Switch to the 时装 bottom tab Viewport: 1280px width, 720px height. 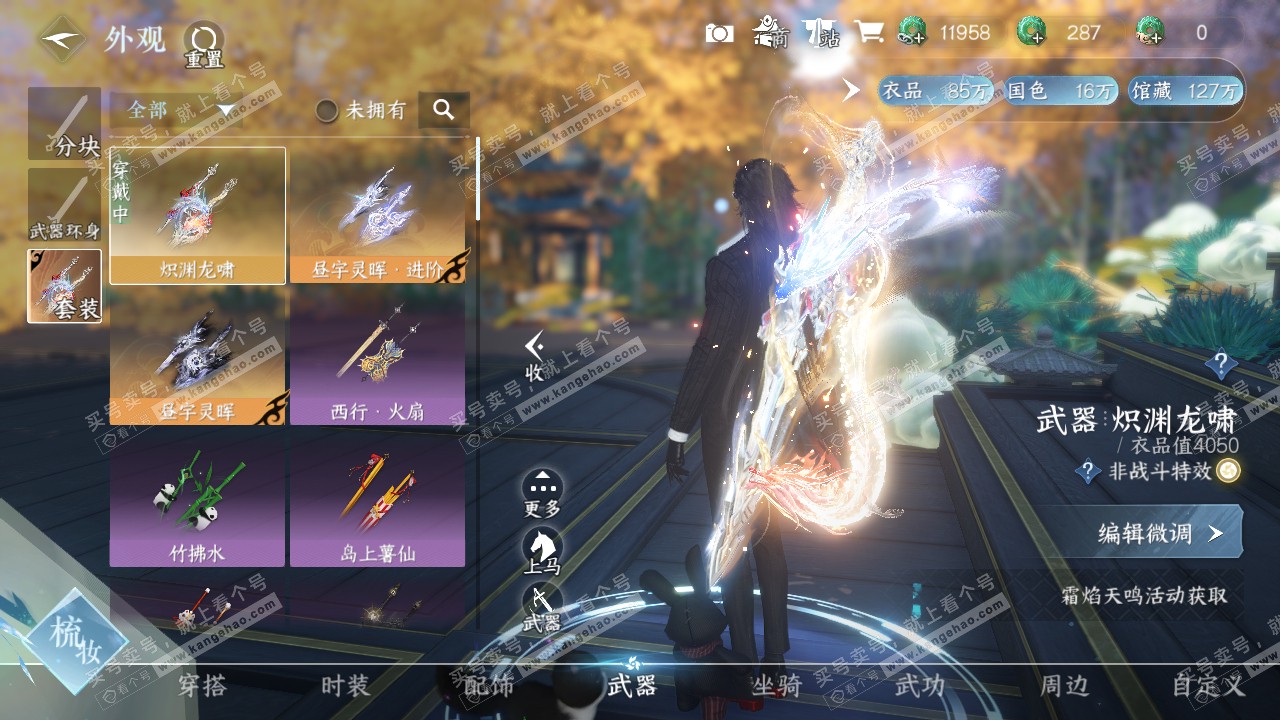tap(346, 686)
